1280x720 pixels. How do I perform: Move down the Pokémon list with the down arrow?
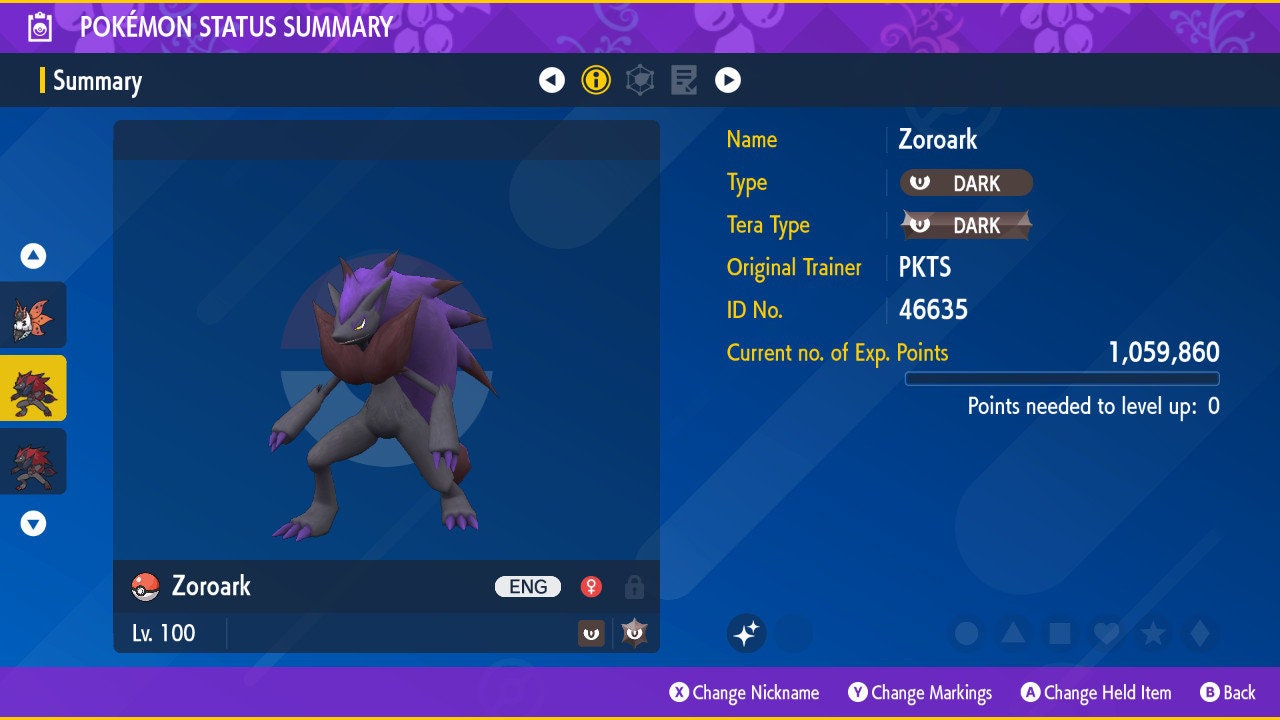pos(33,523)
